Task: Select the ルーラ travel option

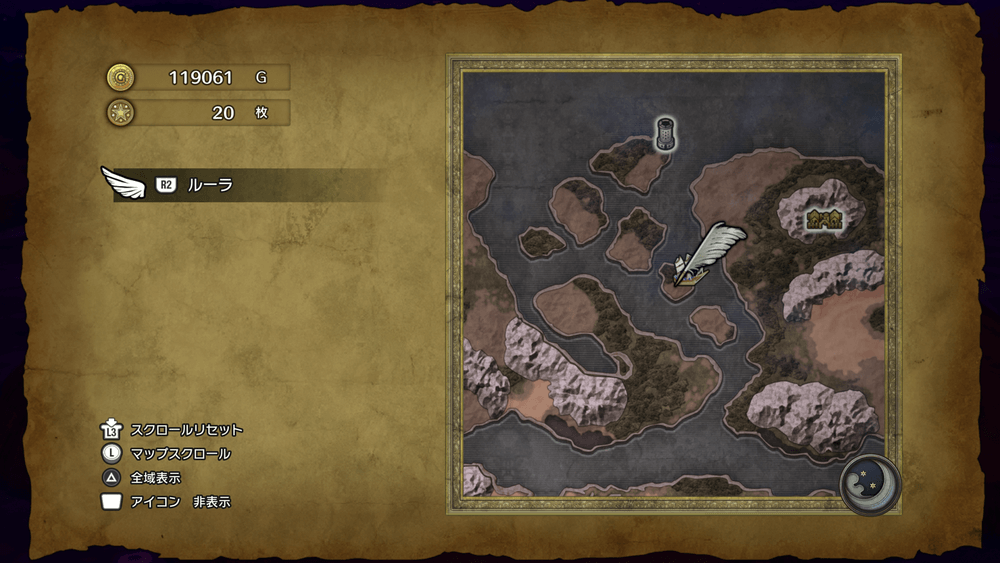Action: [210, 185]
